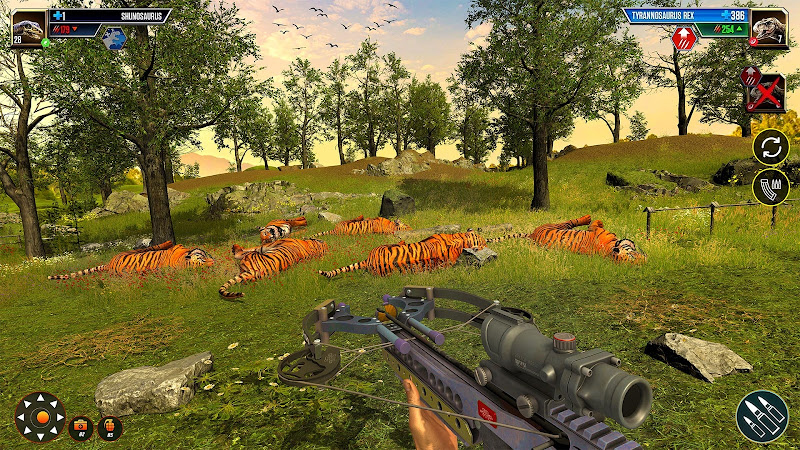
Task: Activate the red claw attack hexagon icon
Action: point(684,39)
